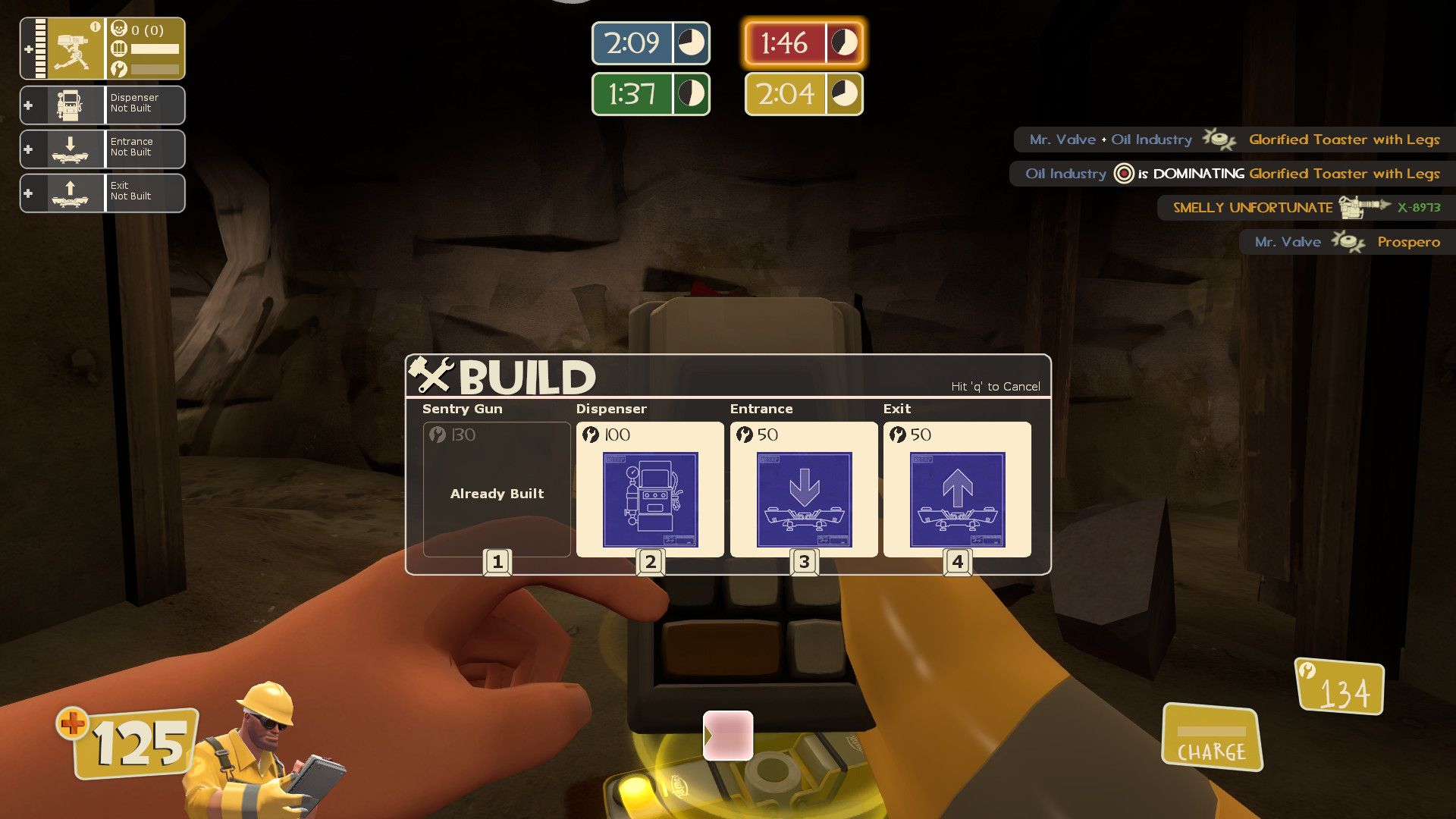The image size is (1456, 819).
Task: Select the Dispenser blueprint icon
Action: (650, 499)
